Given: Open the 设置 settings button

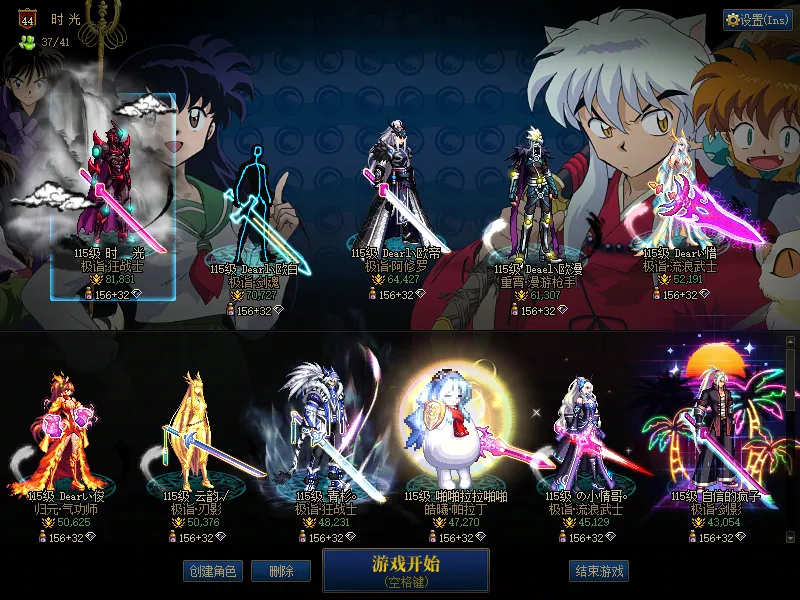Looking at the screenshot, I should (757, 19).
